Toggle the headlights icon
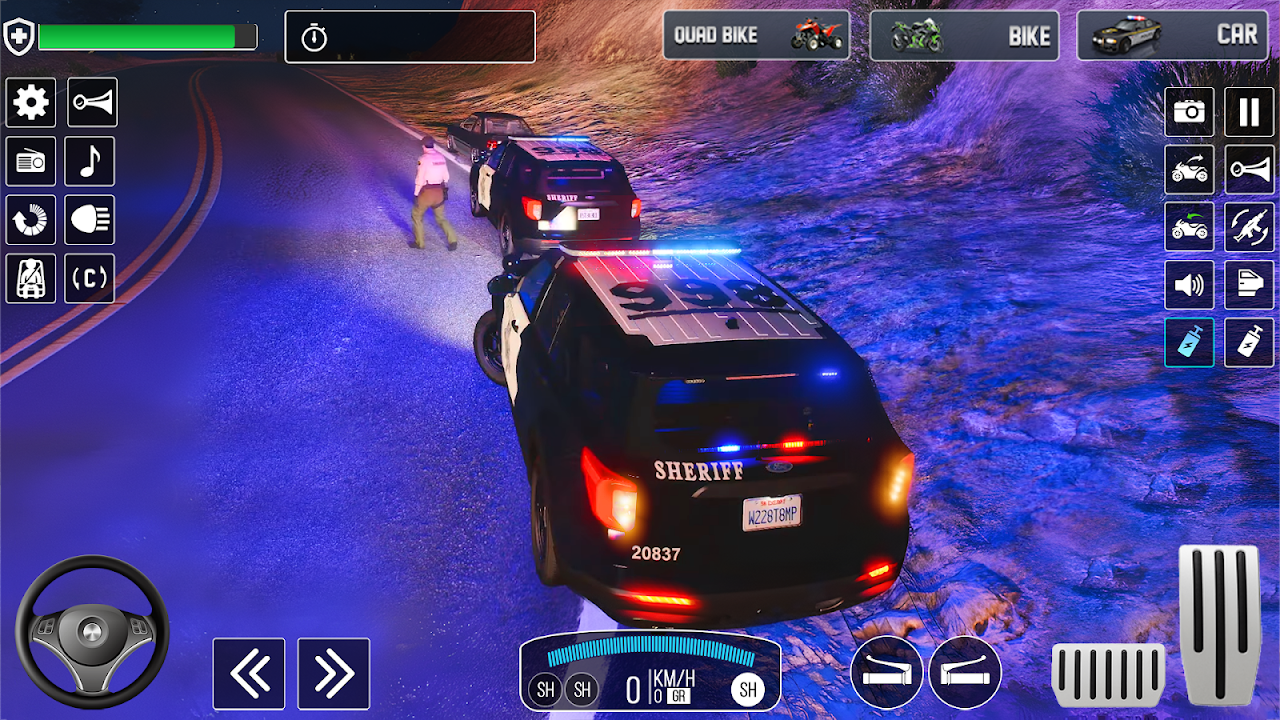This screenshot has width=1280, height=720. 90,220
